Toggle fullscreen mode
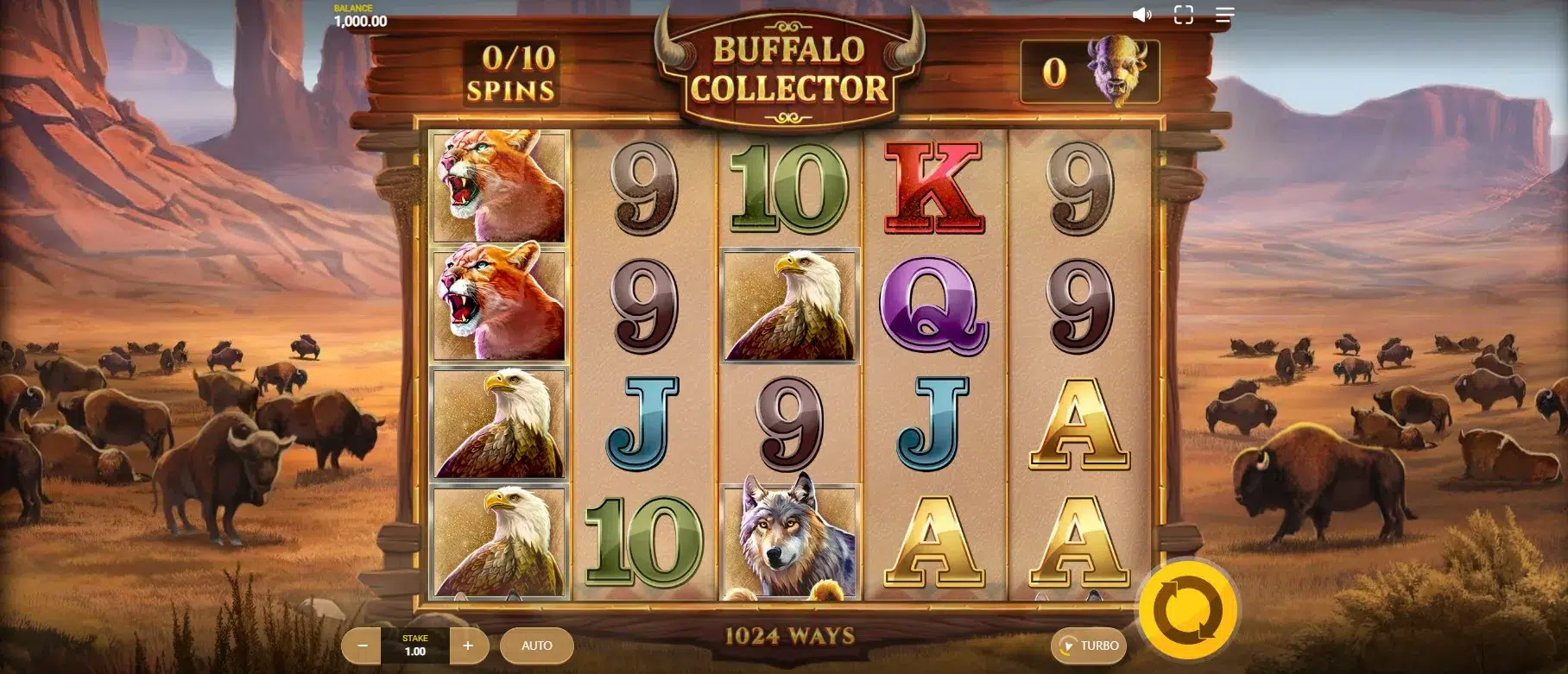Image resolution: width=1568 pixels, height=674 pixels. click(x=1184, y=16)
